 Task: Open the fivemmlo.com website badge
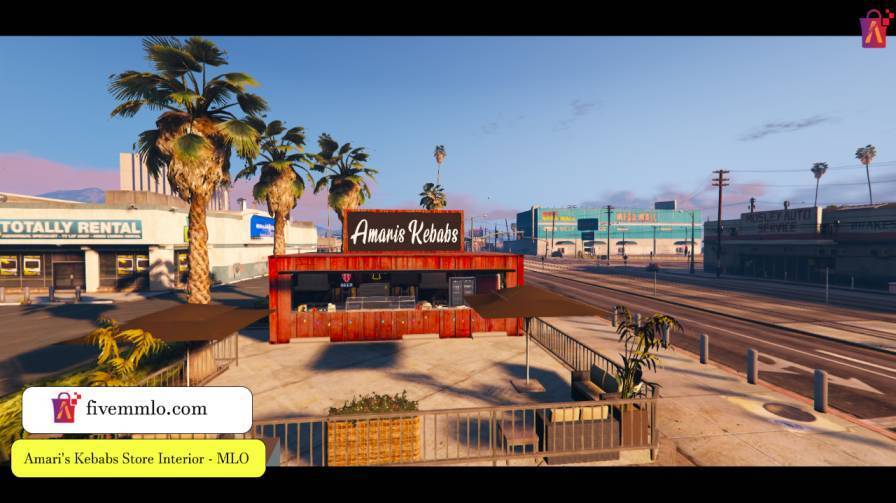pos(137,409)
